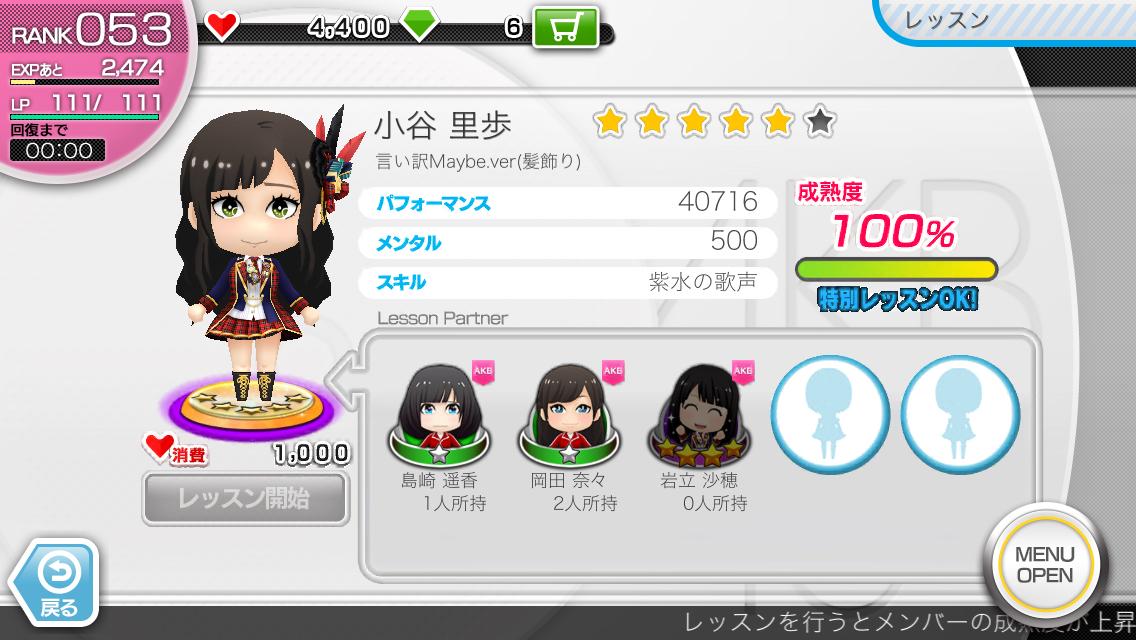Open the MENU OPEN round button
1136x640 pixels.
pyautogui.click(x=1044, y=565)
